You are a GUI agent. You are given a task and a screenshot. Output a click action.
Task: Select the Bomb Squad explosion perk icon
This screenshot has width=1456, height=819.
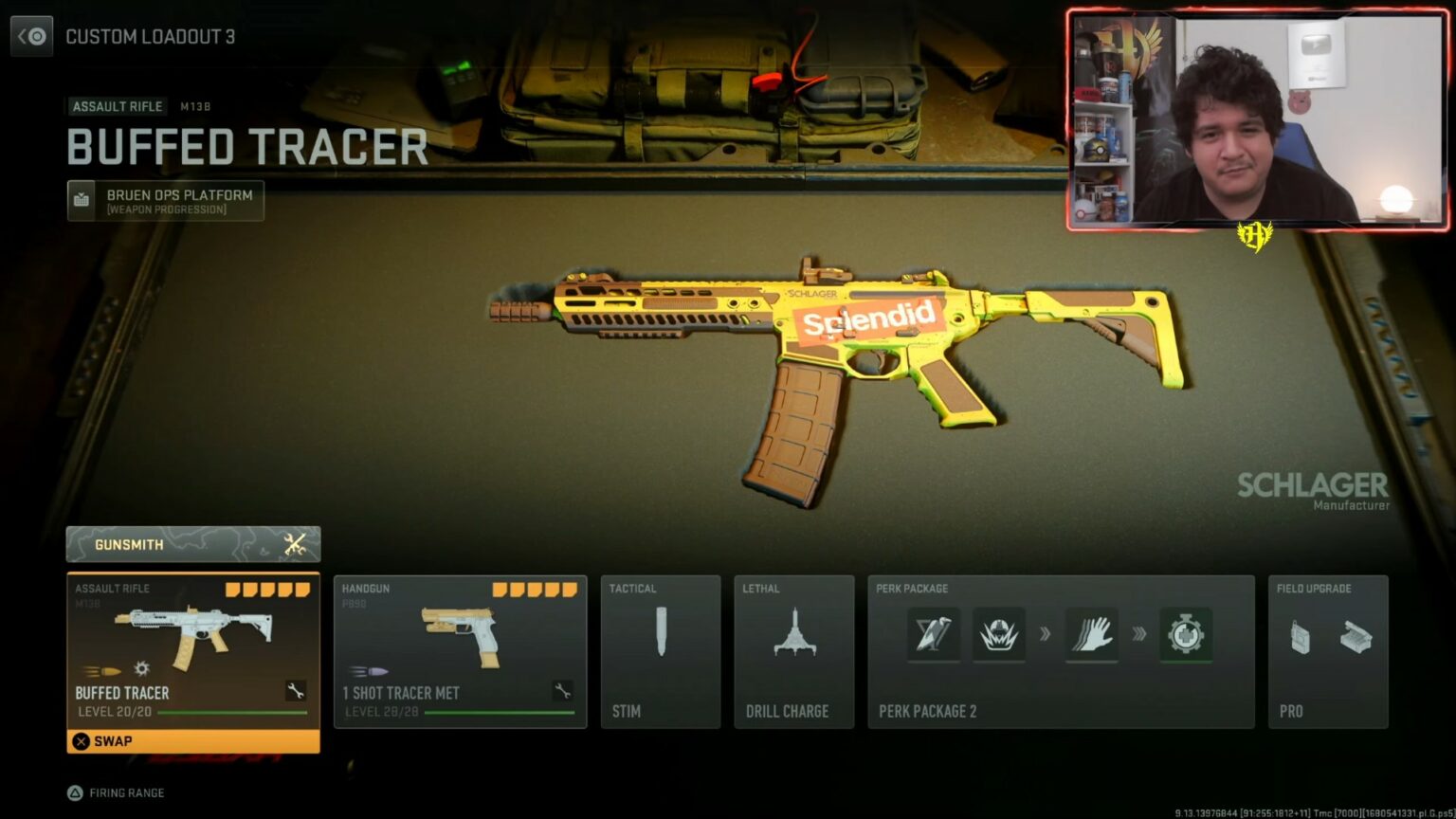click(999, 635)
